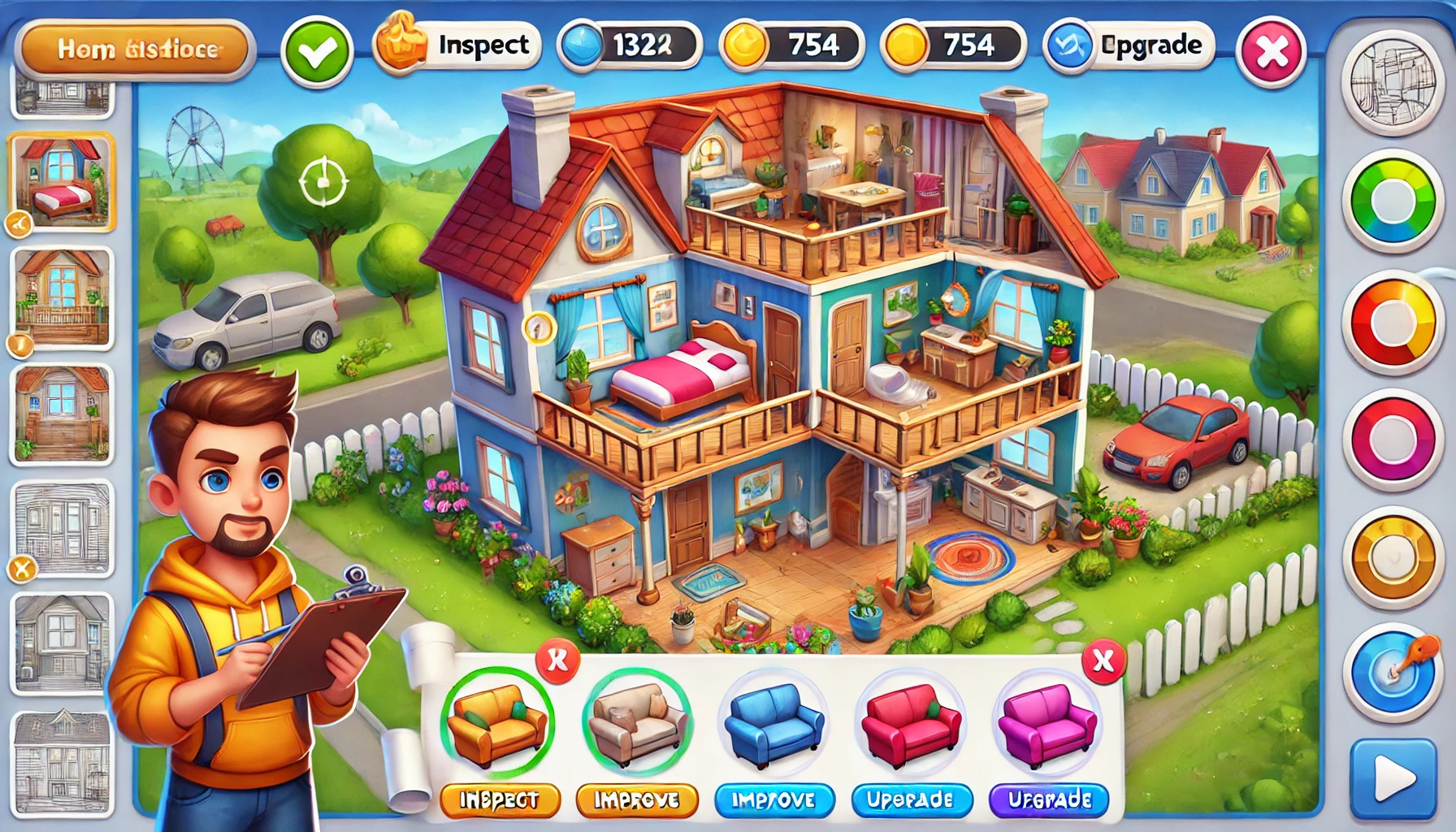Click the purple Upgrade button
The width and height of the screenshot is (1456, 832).
click(1050, 800)
